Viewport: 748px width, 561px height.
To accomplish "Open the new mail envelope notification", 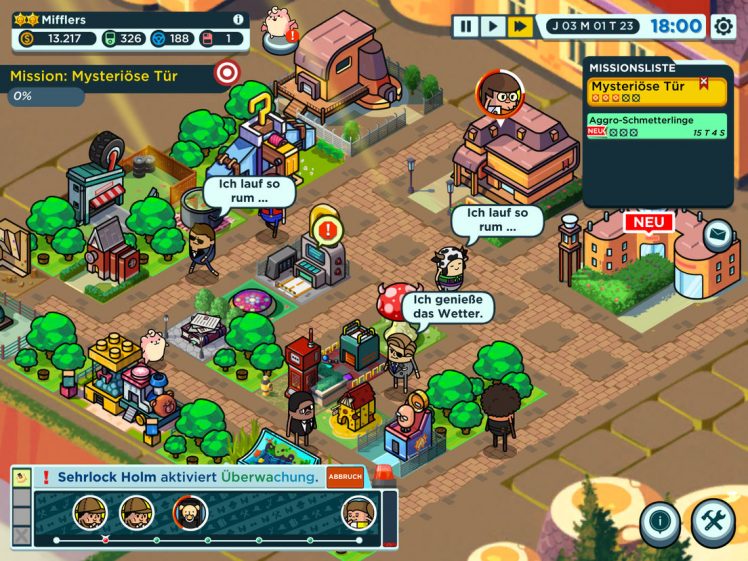I will [x=717, y=236].
